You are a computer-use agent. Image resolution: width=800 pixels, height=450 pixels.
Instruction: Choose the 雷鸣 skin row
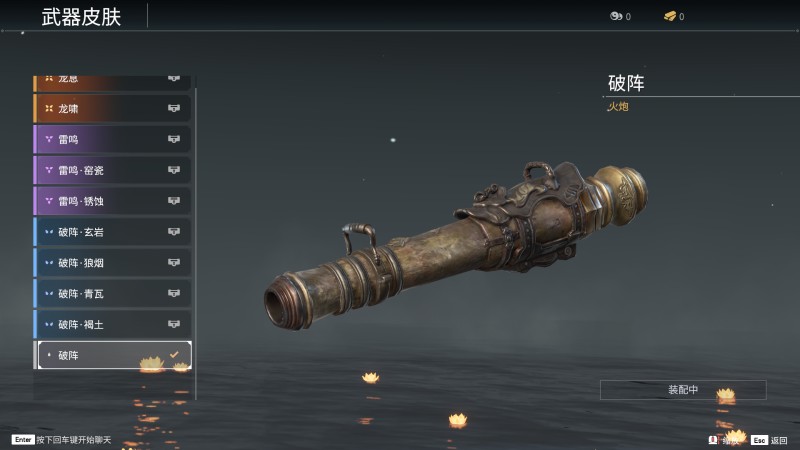(x=112, y=139)
